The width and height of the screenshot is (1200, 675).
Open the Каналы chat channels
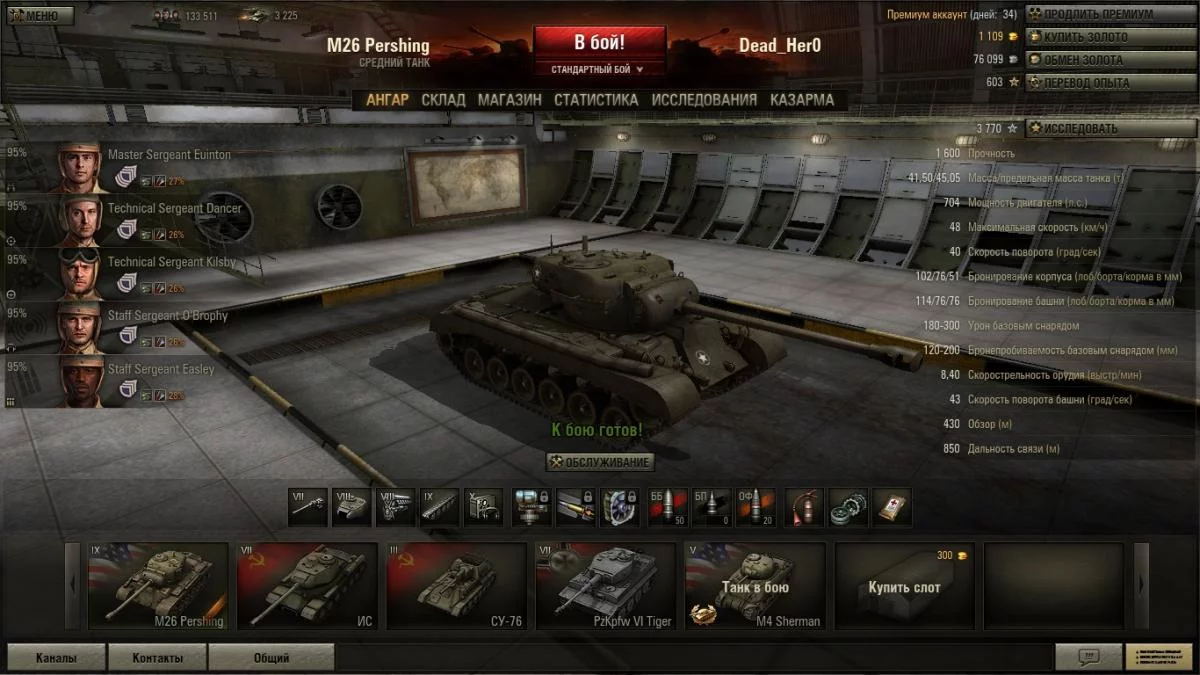tap(55, 658)
